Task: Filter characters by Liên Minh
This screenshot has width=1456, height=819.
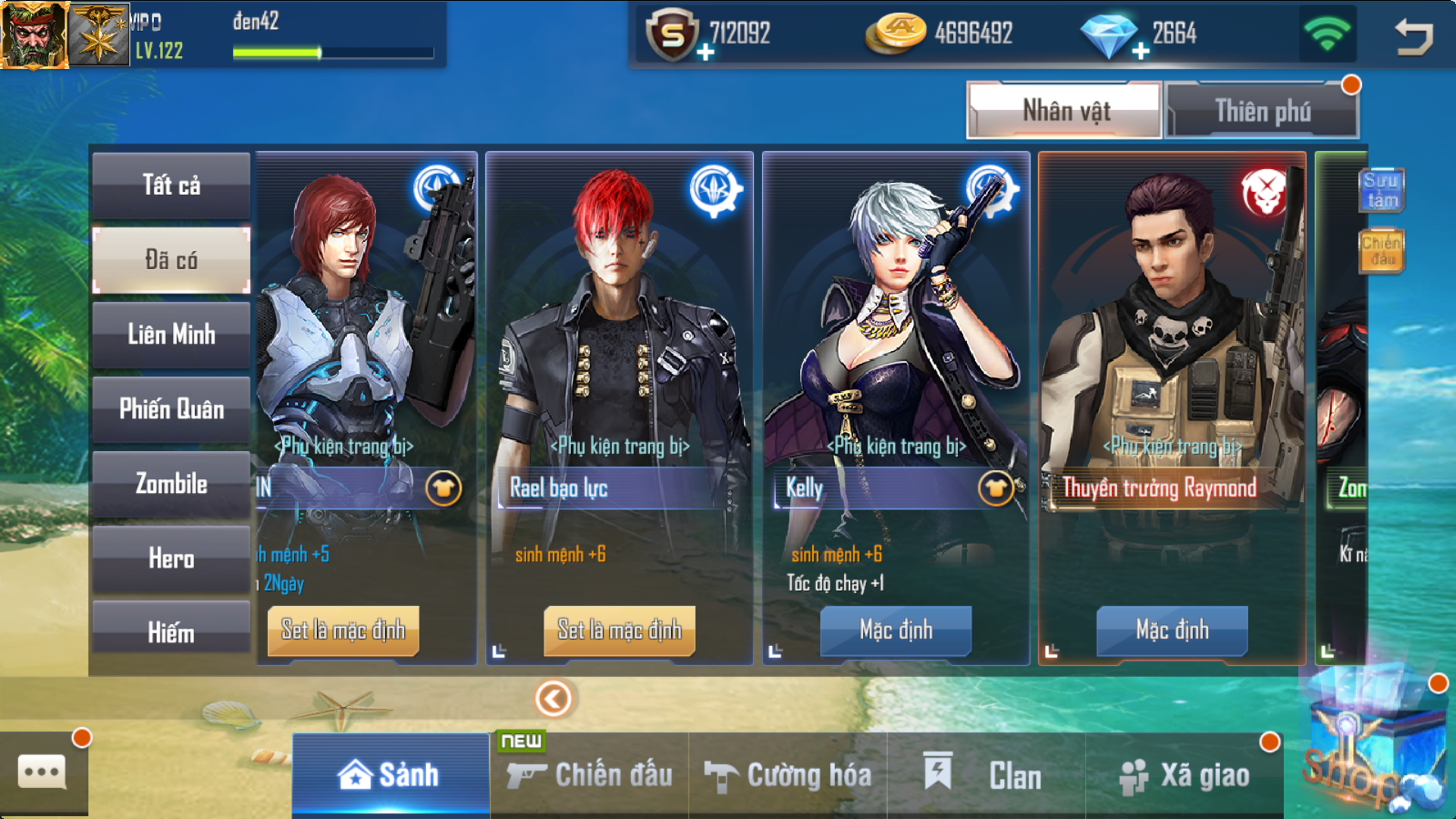Action: 171,334
